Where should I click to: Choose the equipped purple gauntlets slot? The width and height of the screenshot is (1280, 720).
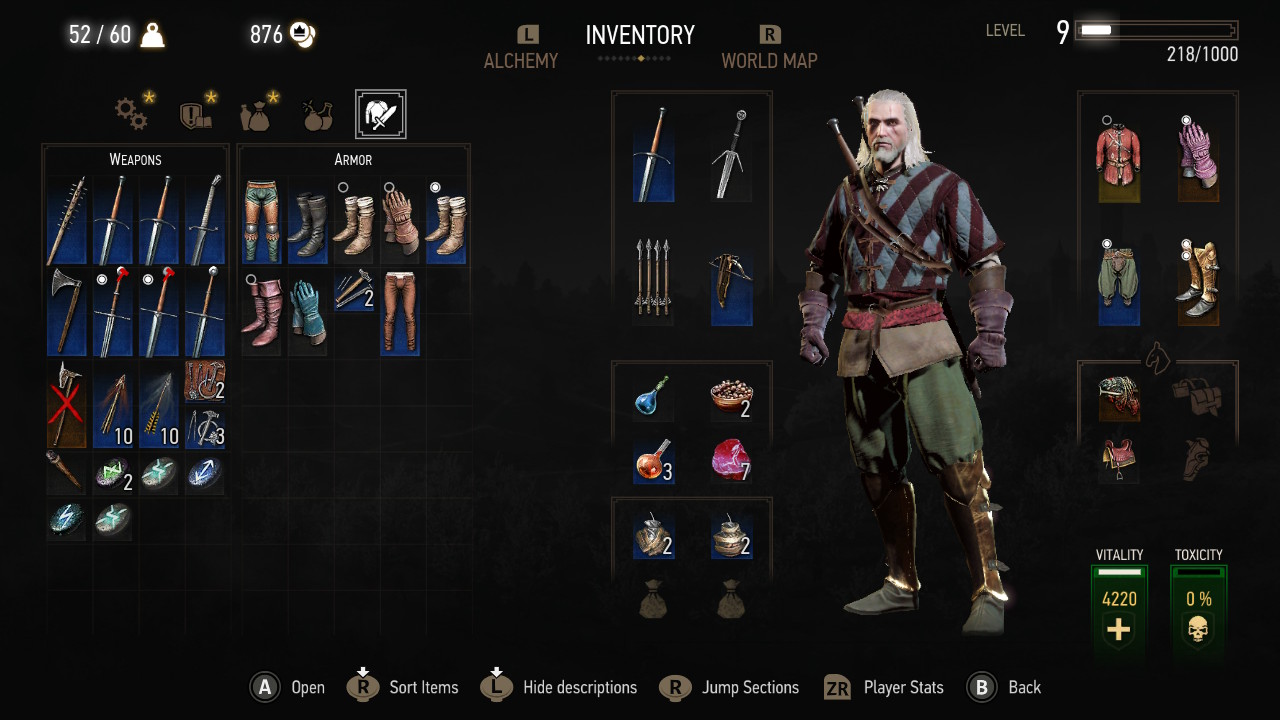pos(1197,159)
